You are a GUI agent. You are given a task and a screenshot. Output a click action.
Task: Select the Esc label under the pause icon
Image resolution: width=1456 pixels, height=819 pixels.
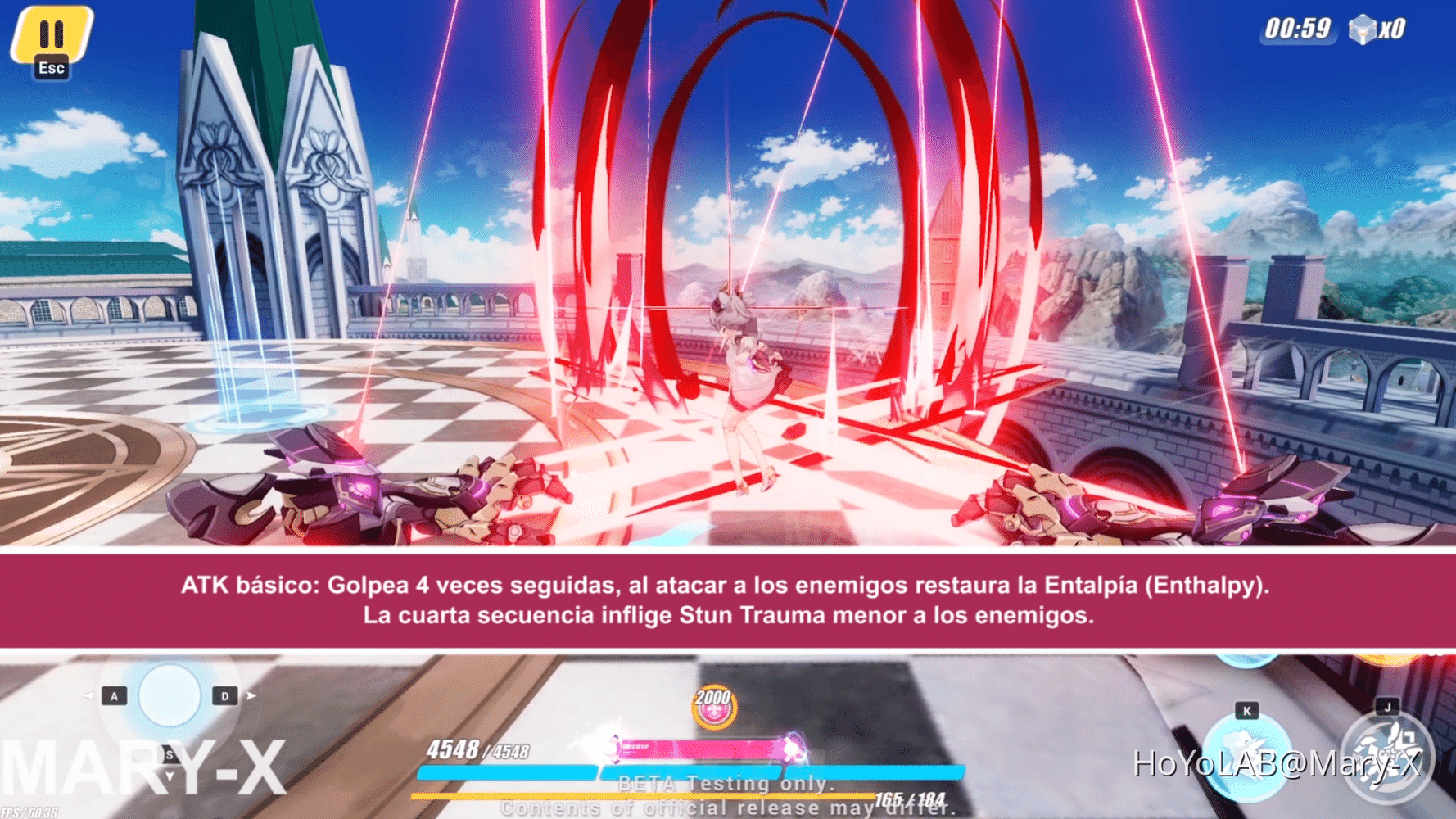click(52, 69)
